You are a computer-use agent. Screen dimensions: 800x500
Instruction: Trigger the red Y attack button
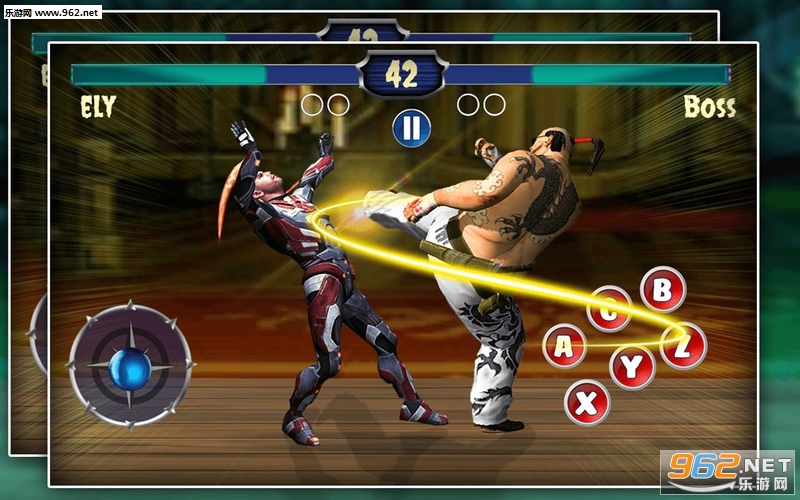[632, 367]
